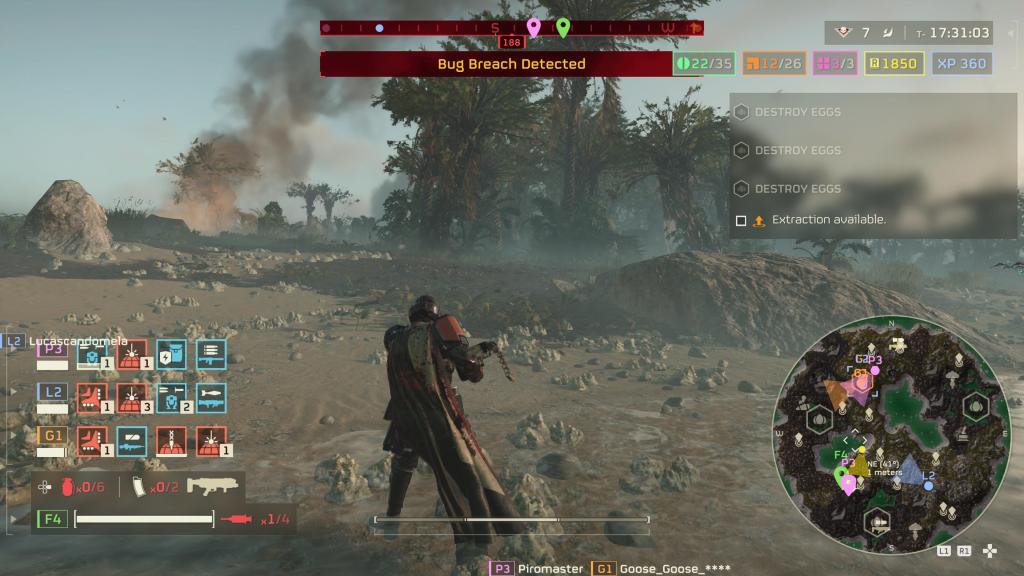Open the circular minimap
Viewport: 1024px width, 576px height.
point(890,435)
